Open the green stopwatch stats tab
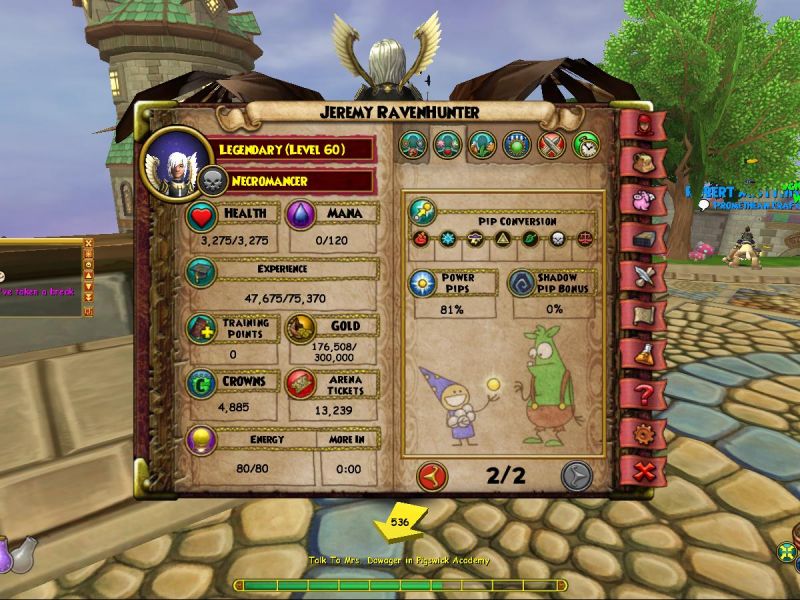The image size is (800, 600). (586, 146)
